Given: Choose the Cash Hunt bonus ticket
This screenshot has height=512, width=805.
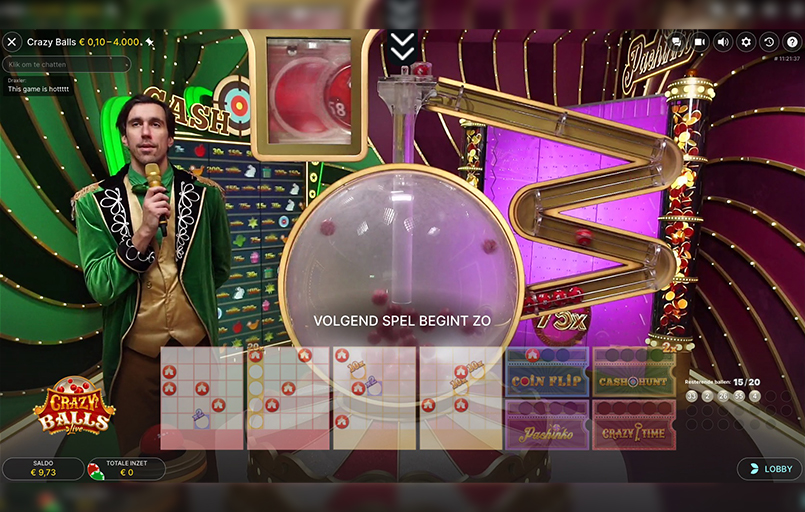Looking at the screenshot, I should (x=633, y=372).
